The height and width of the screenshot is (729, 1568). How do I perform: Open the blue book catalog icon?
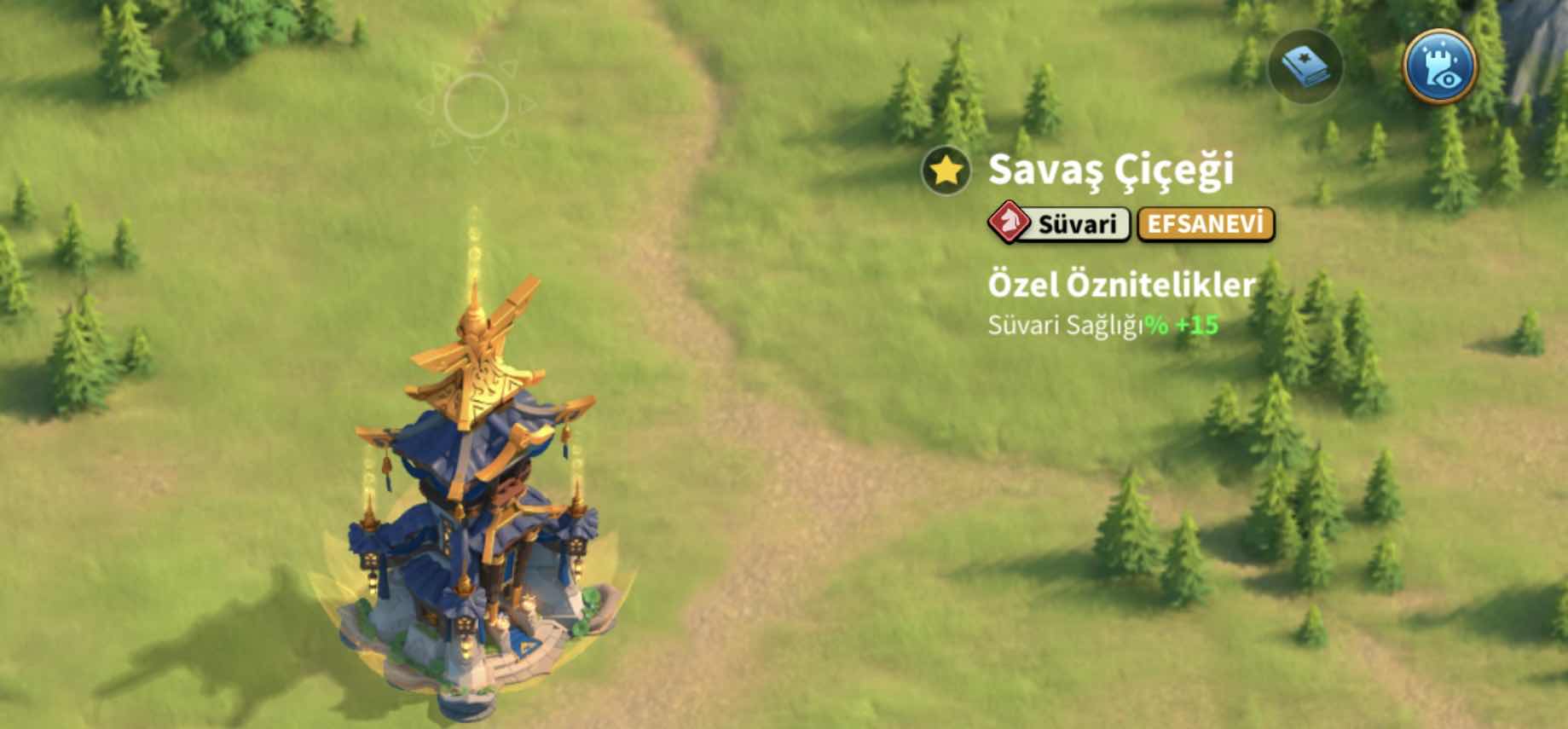pos(1305,67)
